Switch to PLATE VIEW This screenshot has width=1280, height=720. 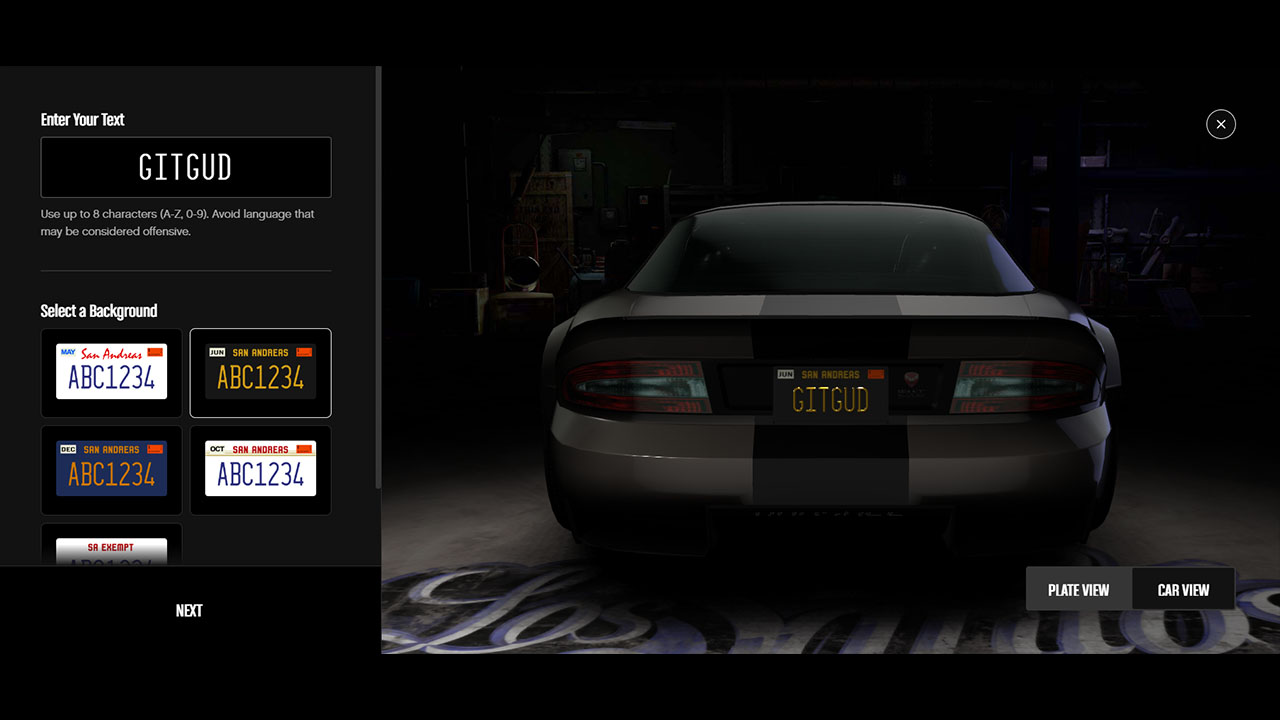coord(1079,589)
